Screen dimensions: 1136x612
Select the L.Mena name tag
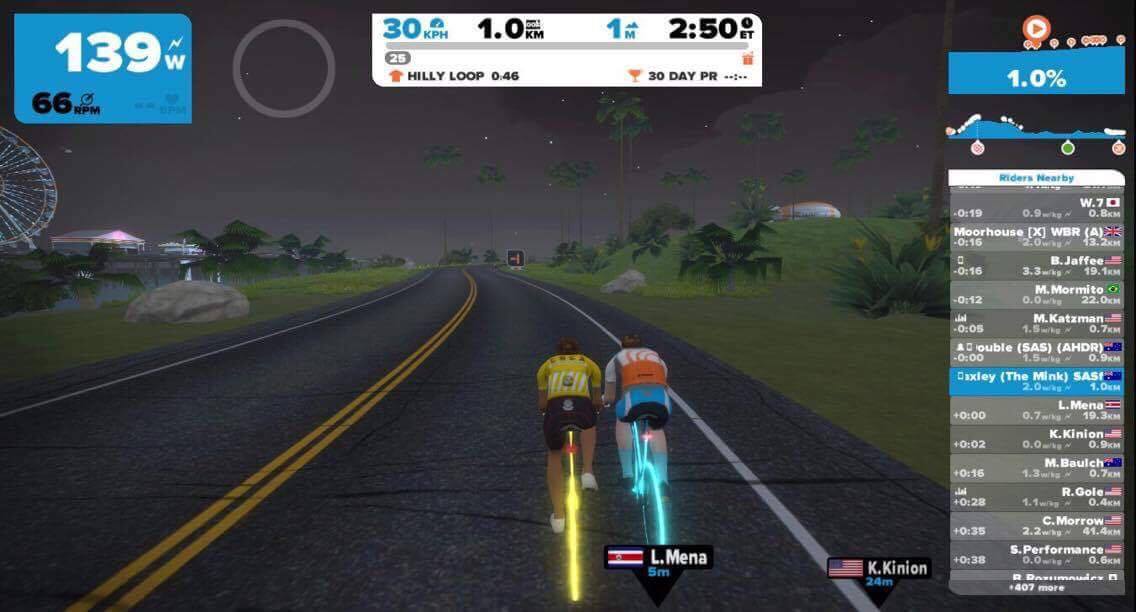pyautogui.click(x=658, y=561)
